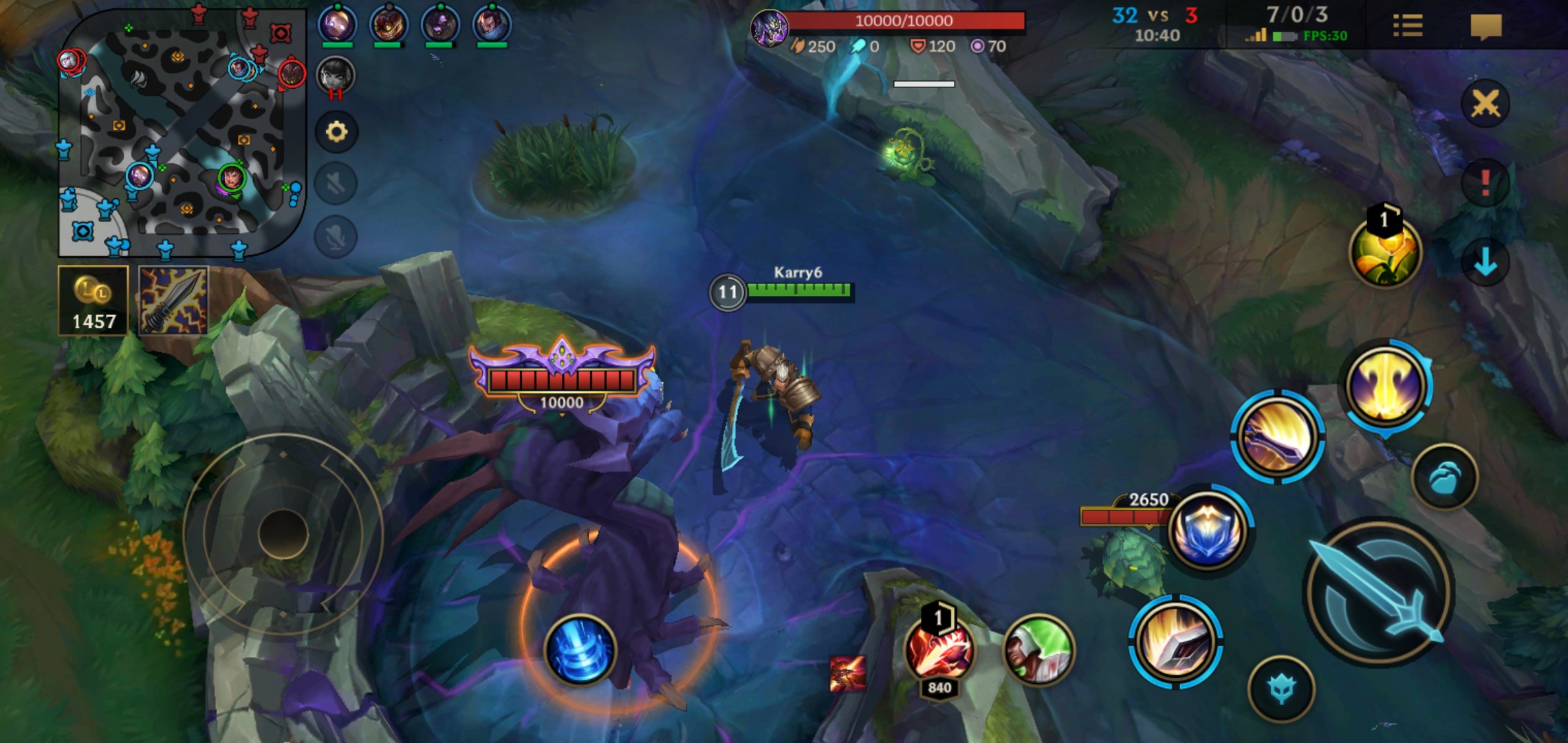Open the gear settings button

336,131
